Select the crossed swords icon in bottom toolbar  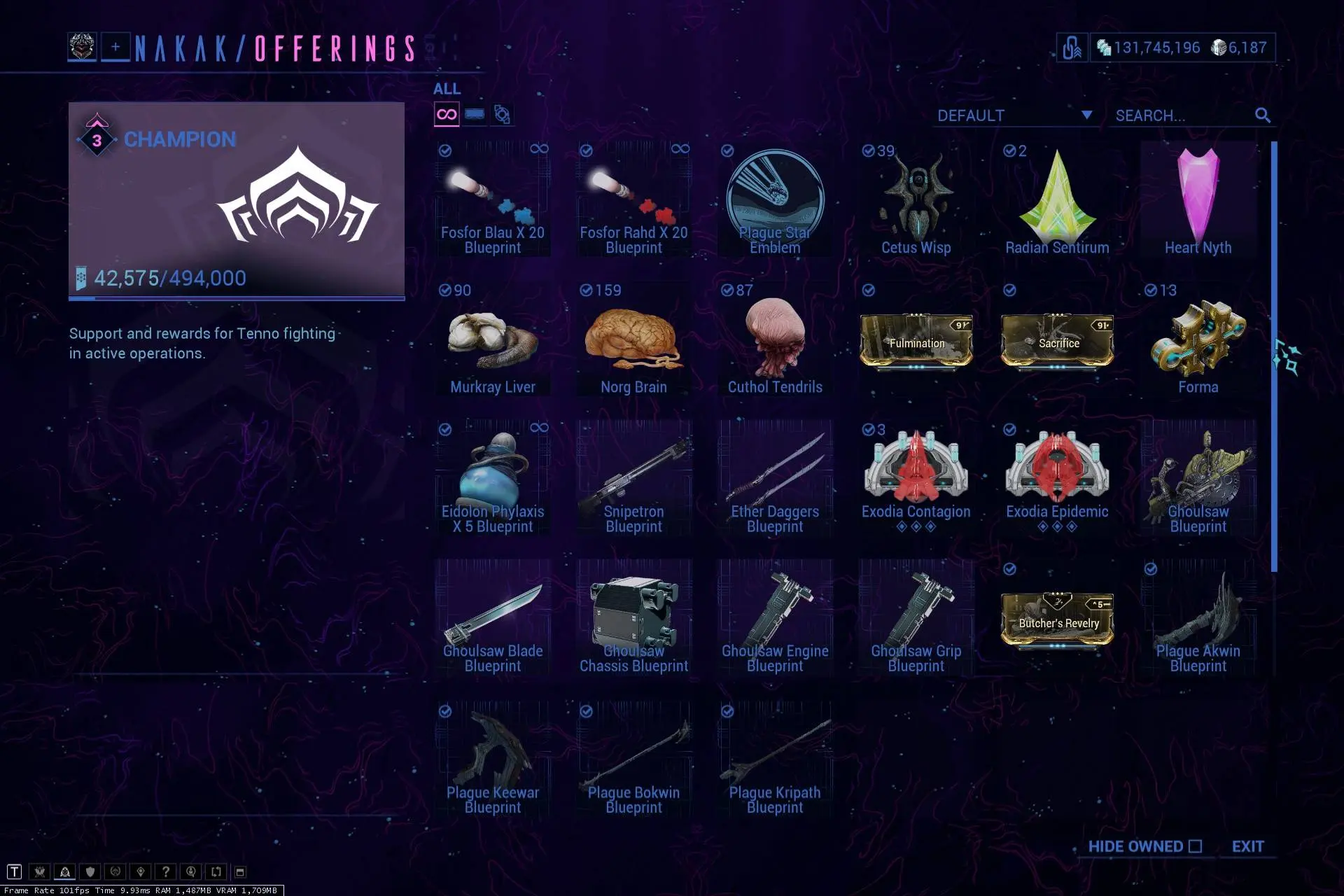40,871
